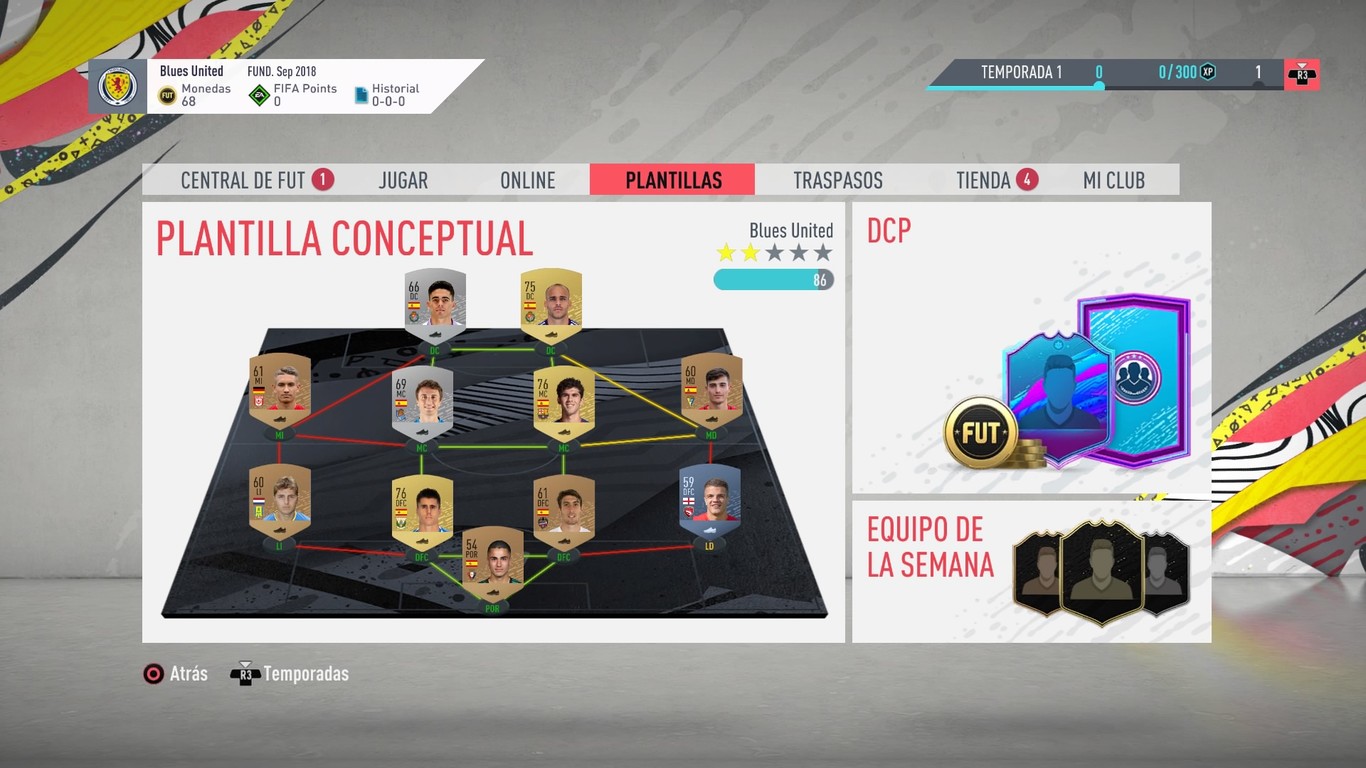This screenshot has width=1366, height=768.
Task: Click the Atrás circular back icon
Action: pyautogui.click(x=153, y=673)
